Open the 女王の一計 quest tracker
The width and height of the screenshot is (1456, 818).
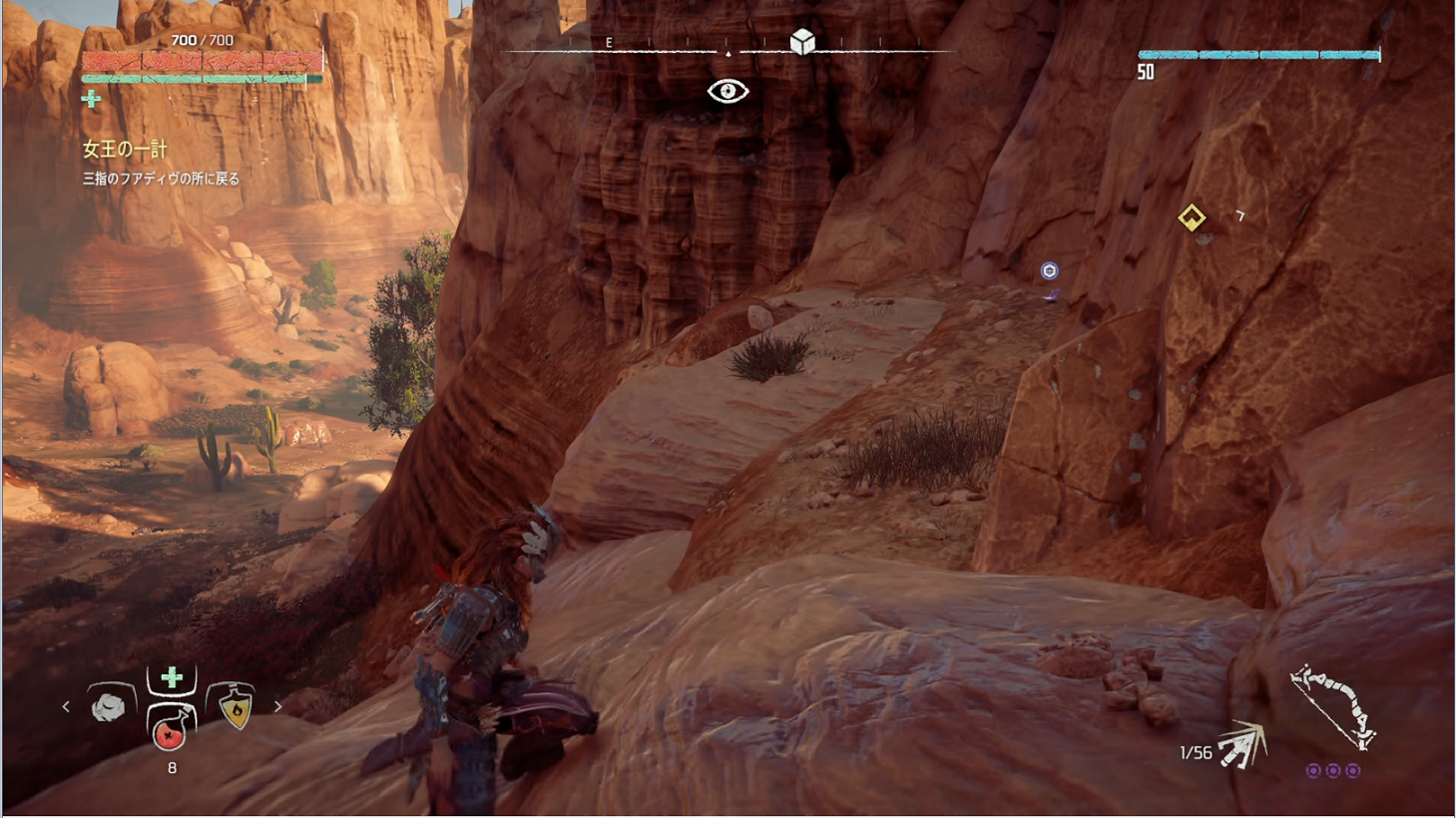click(125, 150)
